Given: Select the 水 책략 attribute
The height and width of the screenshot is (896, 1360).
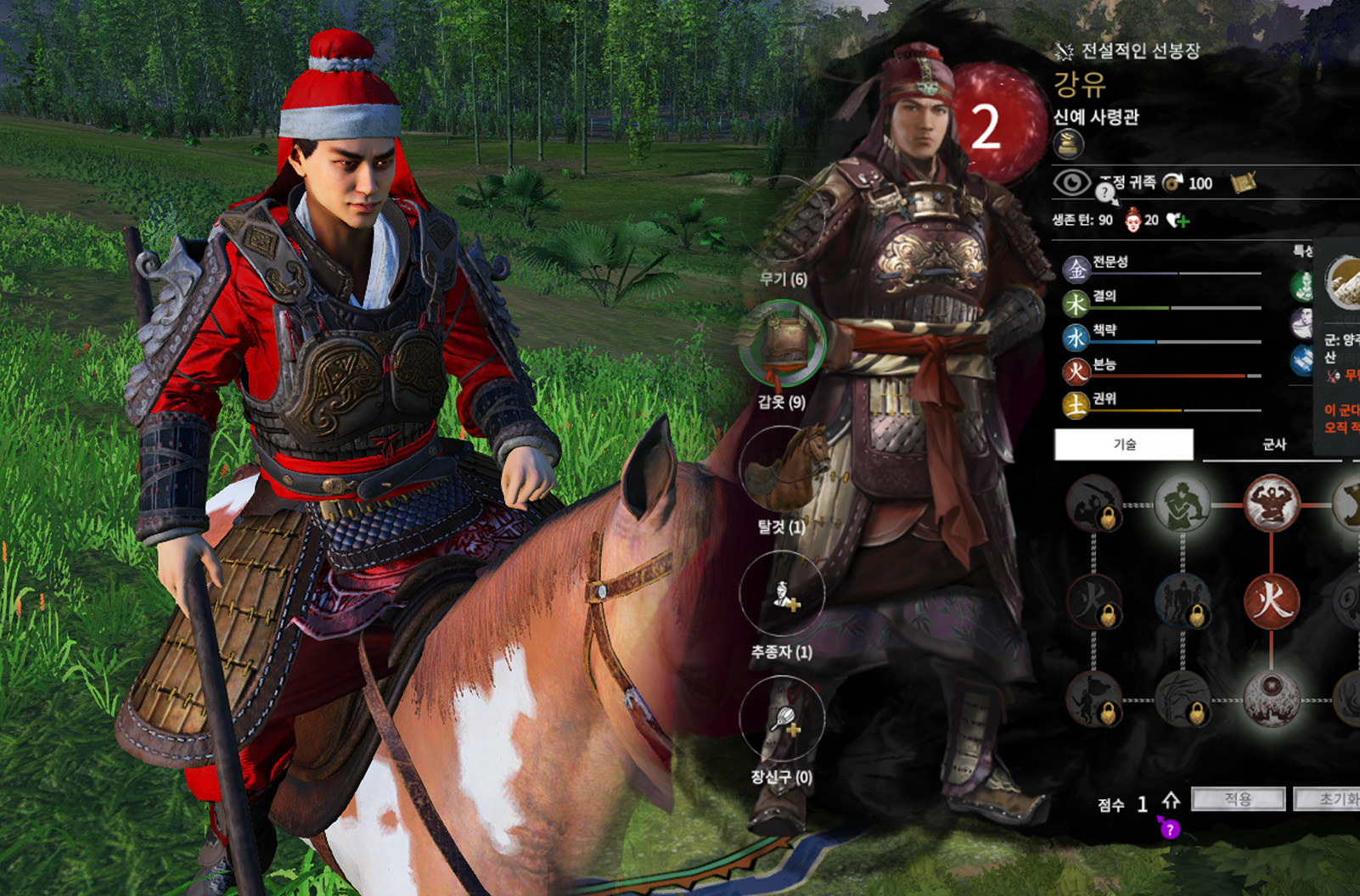Looking at the screenshot, I should 1076,338.
